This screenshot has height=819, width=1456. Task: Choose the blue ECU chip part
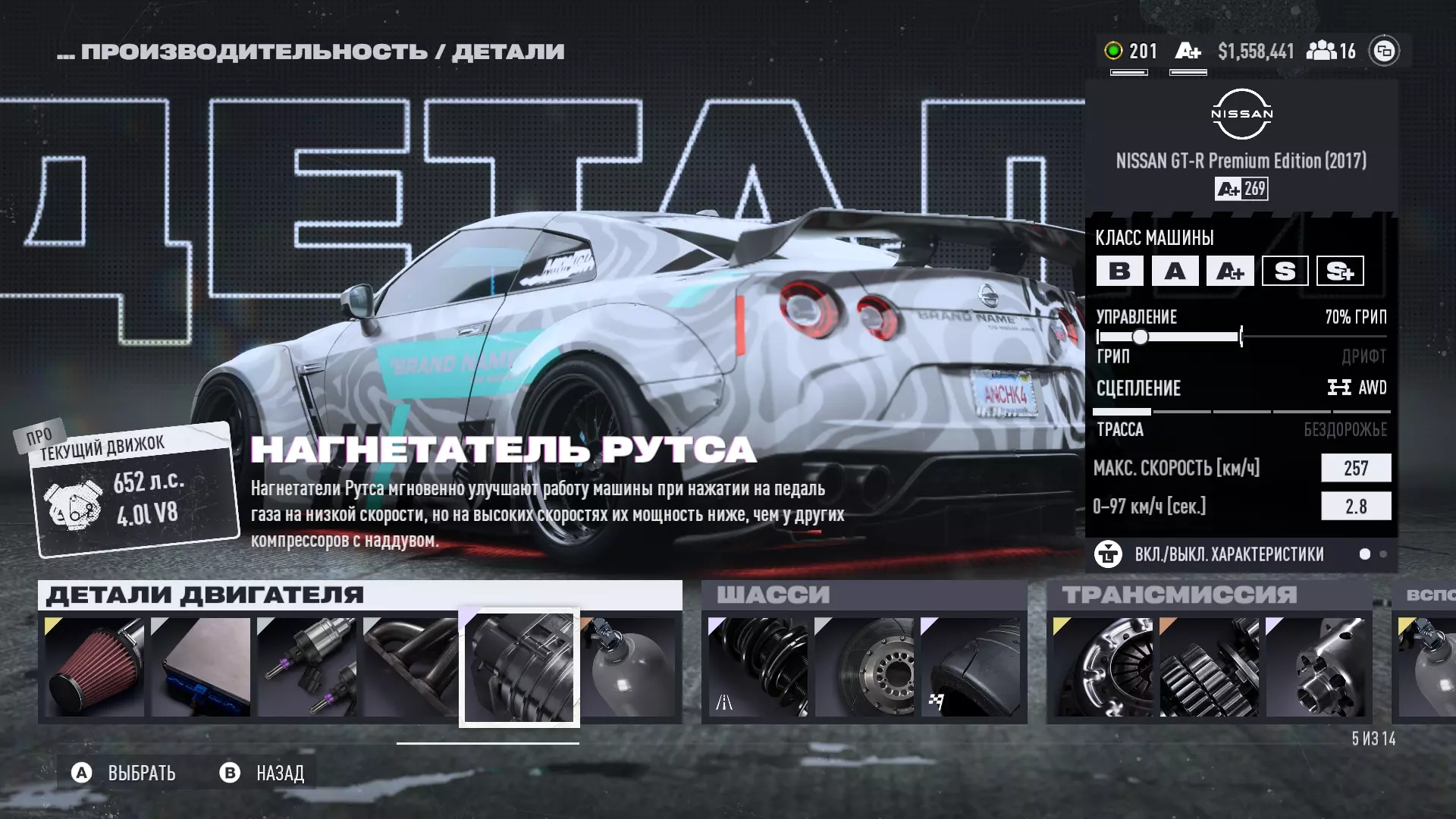click(201, 667)
